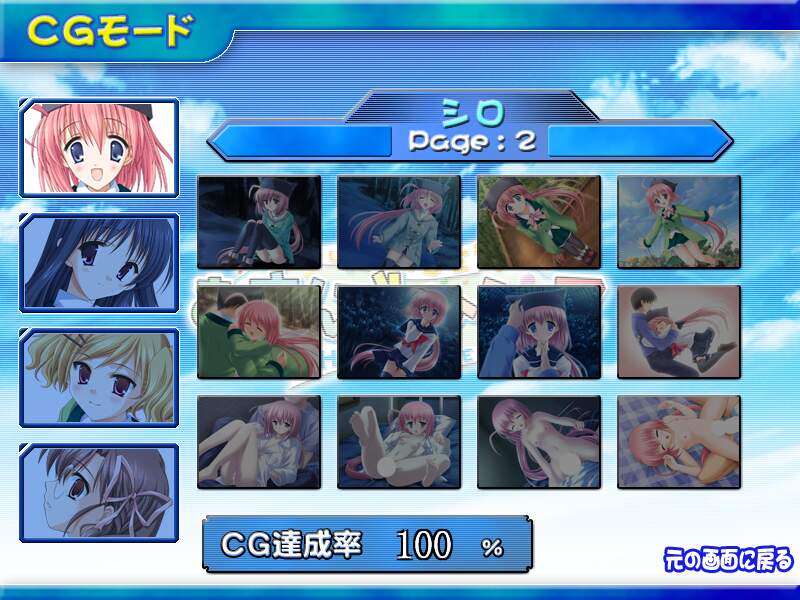Open the thumbnail of boy carrying girl
The image size is (800, 600).
(x=679, y=332)
